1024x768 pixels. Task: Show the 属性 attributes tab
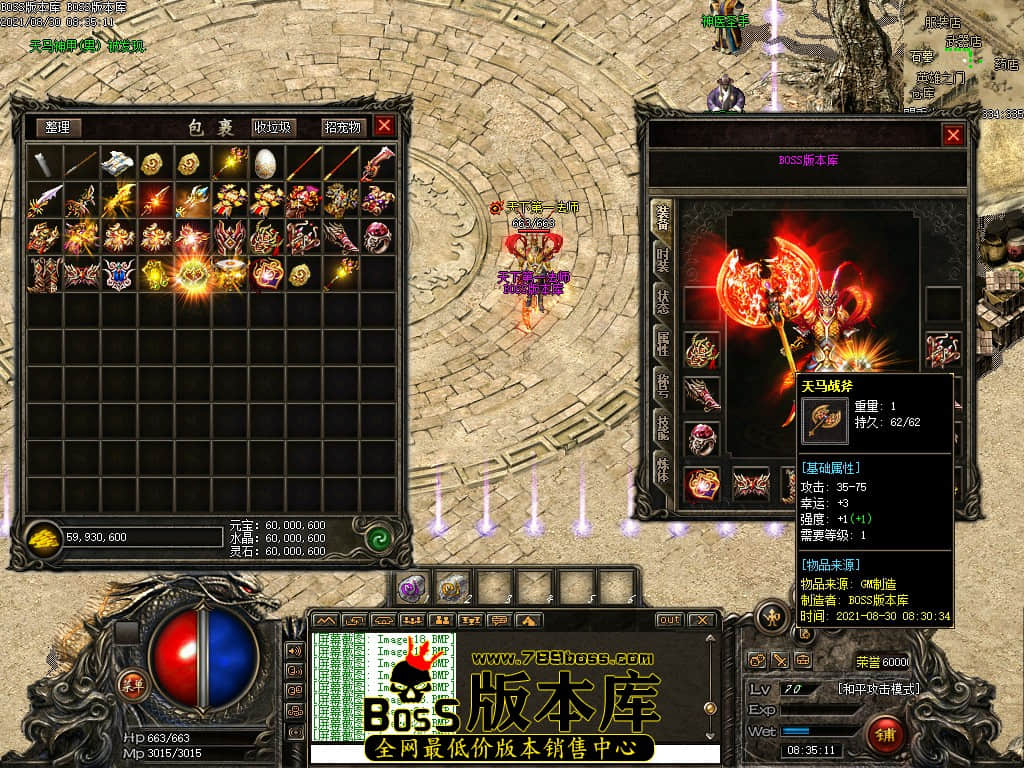click(662, 343)
